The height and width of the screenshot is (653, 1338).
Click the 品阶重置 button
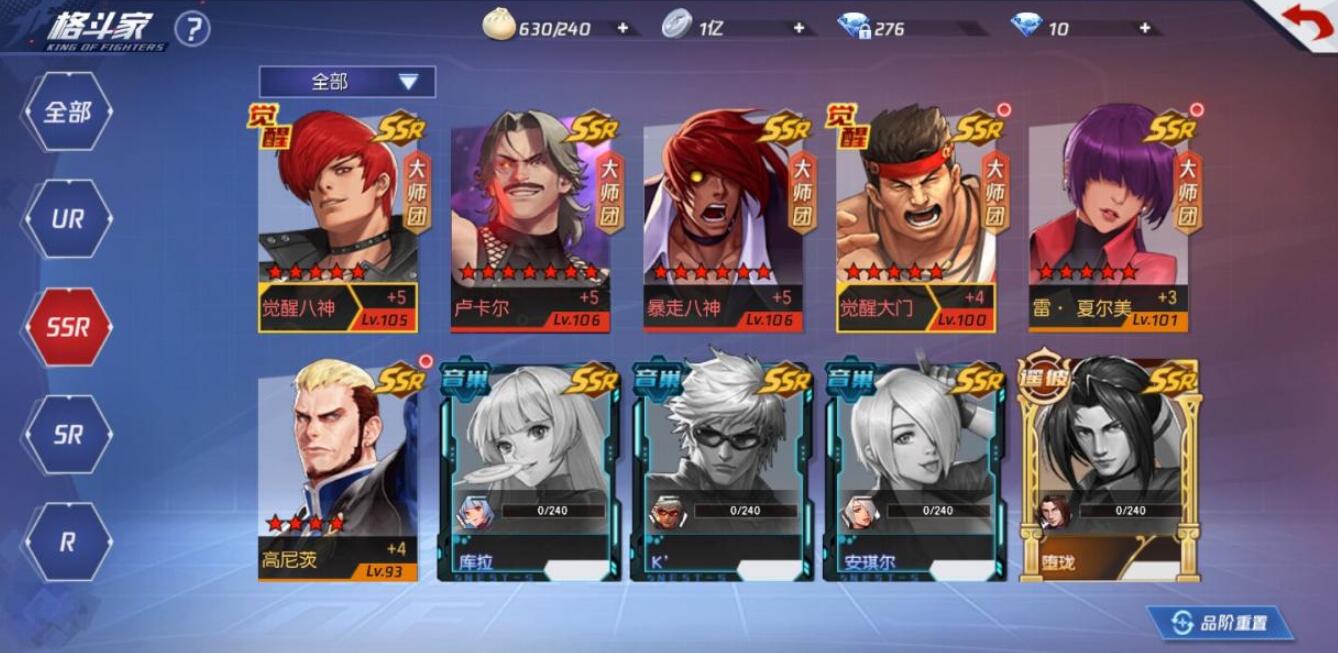1221,623
